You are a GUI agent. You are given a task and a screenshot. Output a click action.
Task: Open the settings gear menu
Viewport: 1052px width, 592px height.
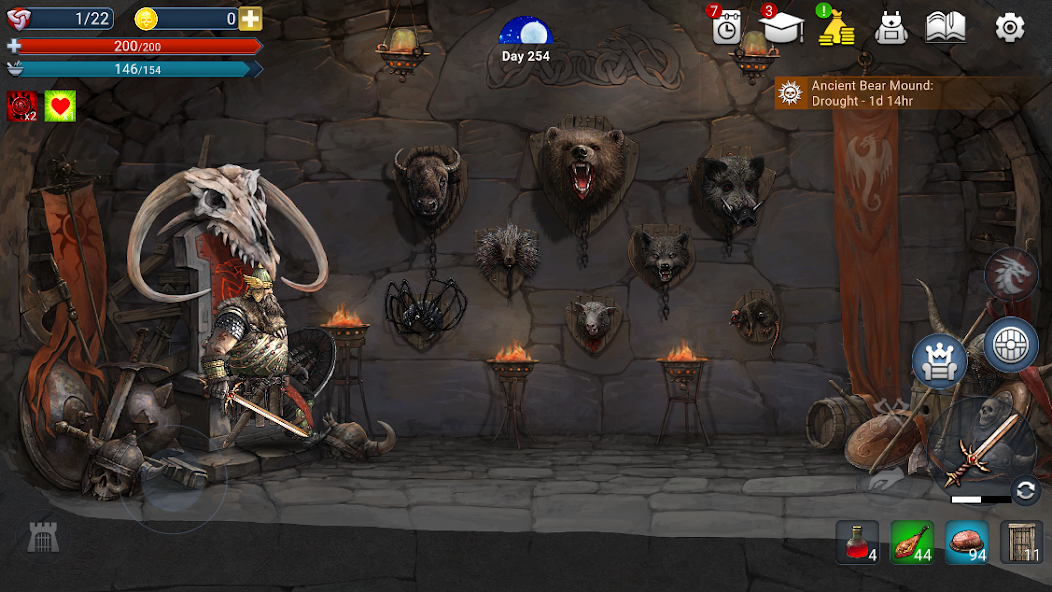(1009, 27)
